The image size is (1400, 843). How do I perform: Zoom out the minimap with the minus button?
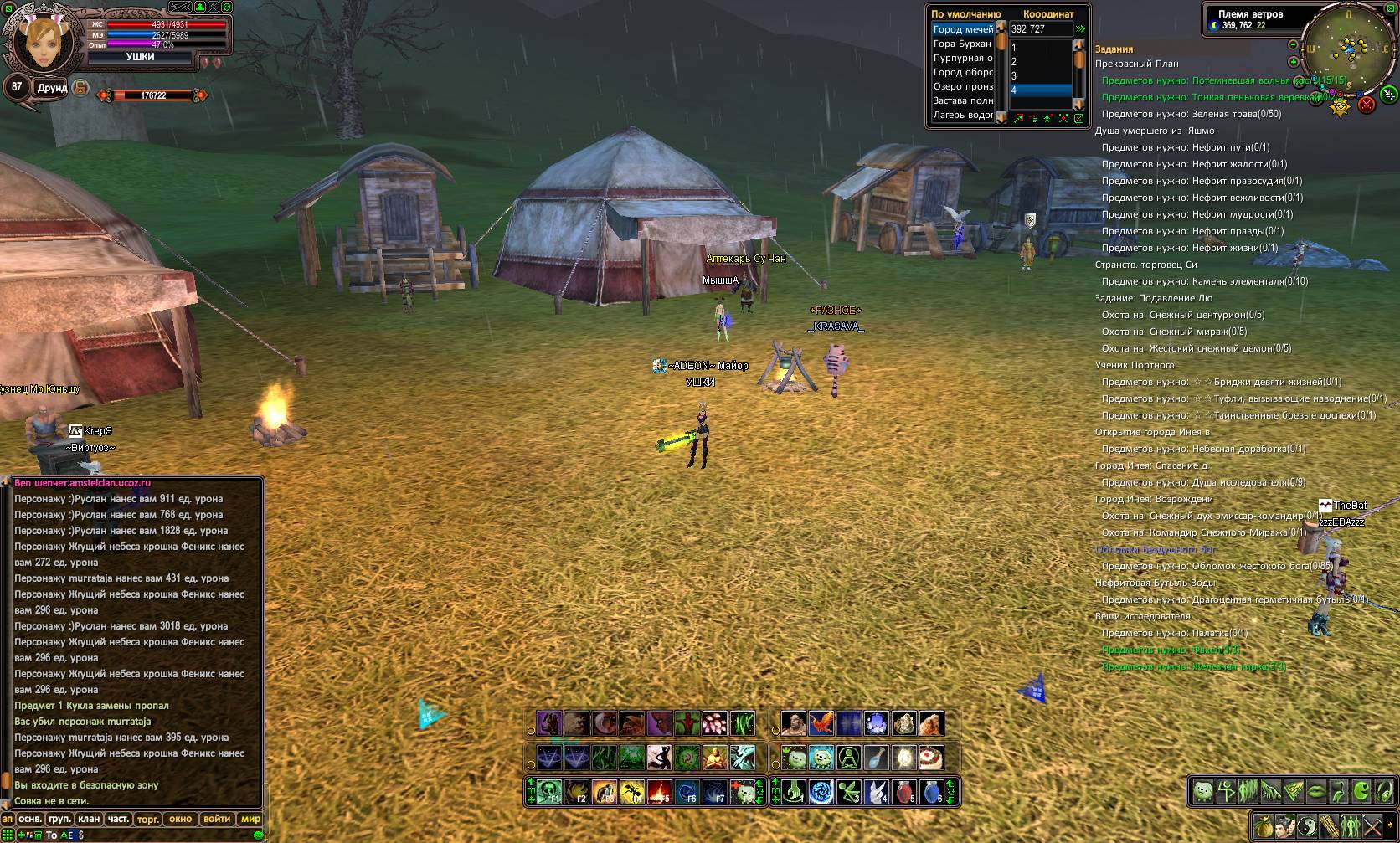(1293, 44)
